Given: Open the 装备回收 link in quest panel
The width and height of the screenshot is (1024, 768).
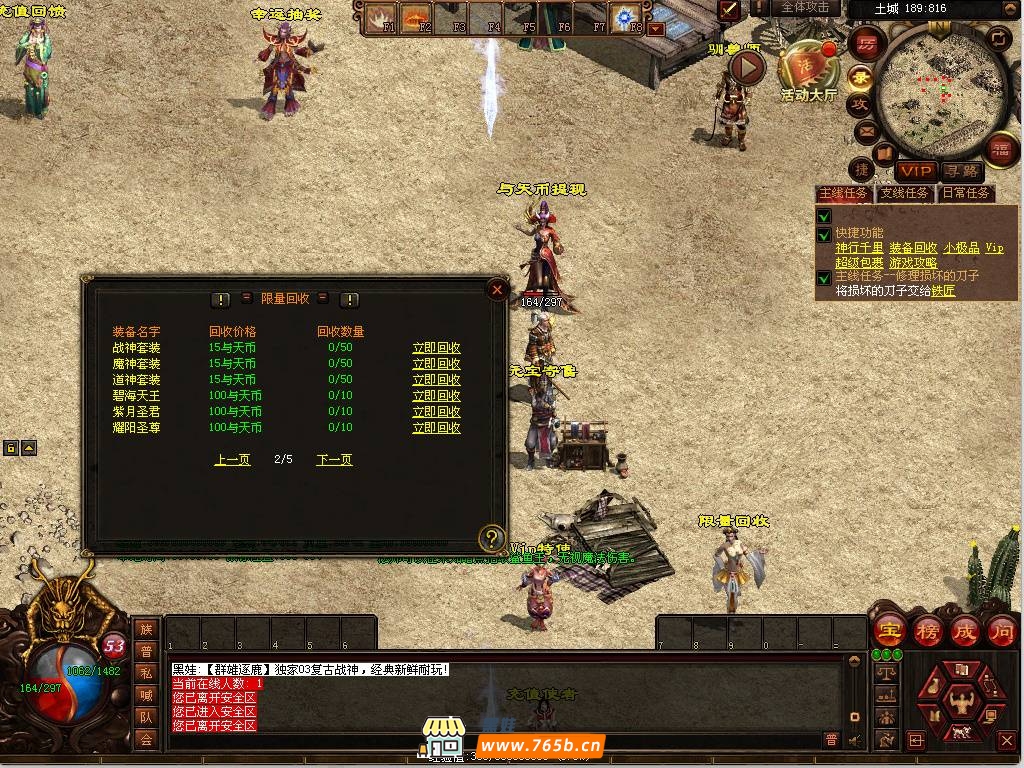Looking at the screenshot, I should point(913,248).
